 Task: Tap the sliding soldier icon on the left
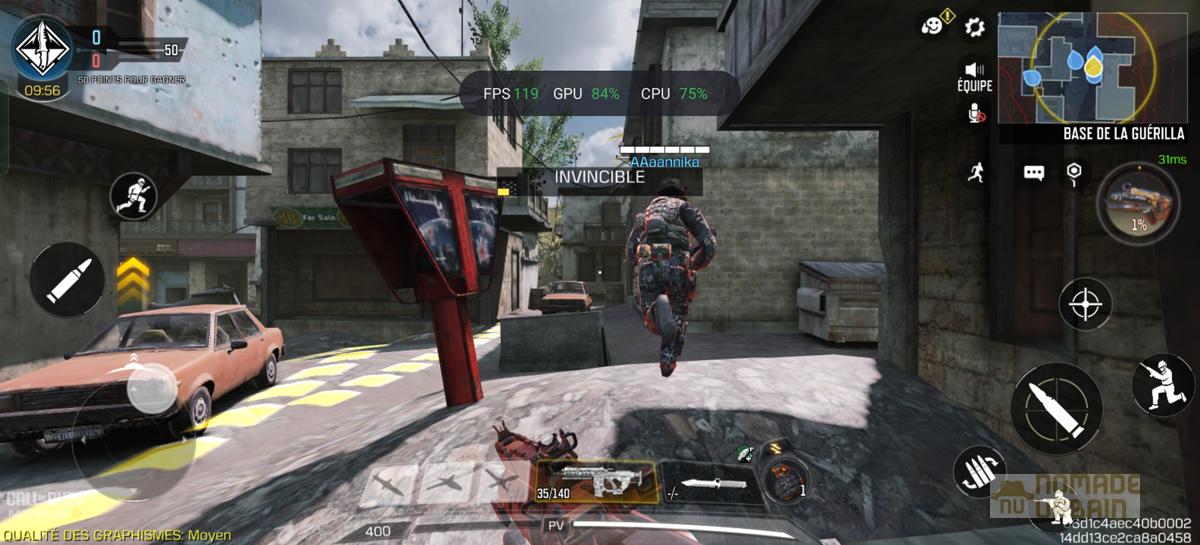click(134, 196)
